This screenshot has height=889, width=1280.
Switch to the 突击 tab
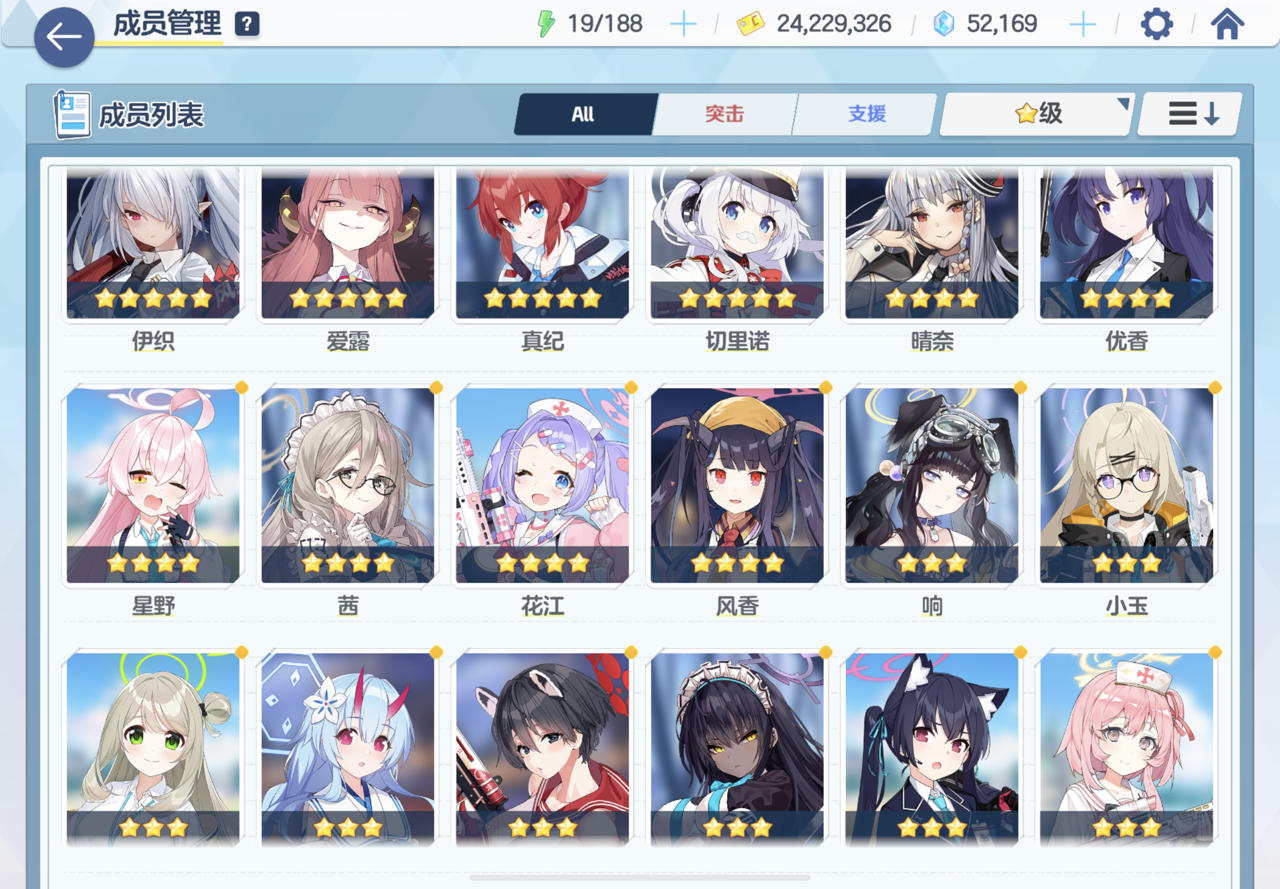pos(725,114)
